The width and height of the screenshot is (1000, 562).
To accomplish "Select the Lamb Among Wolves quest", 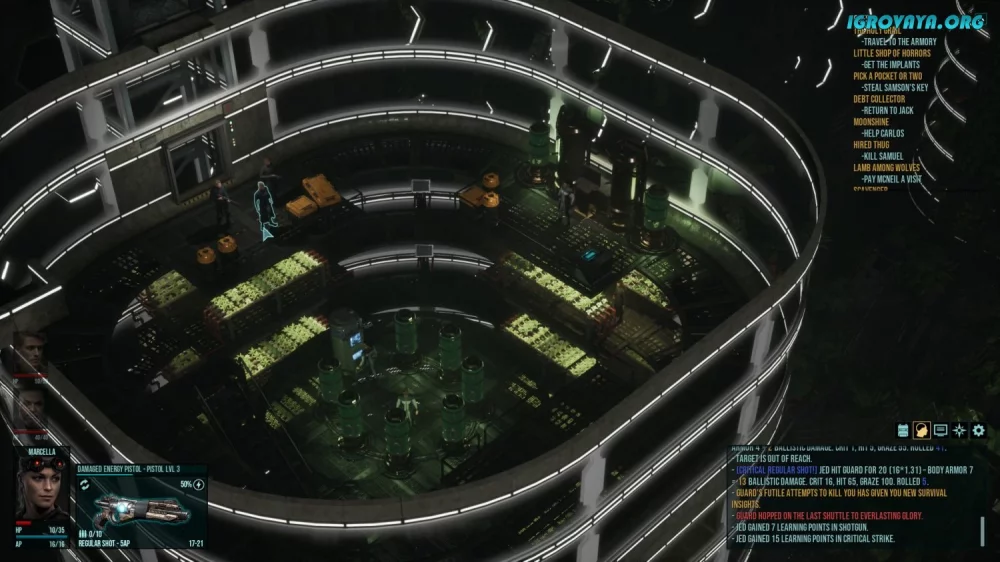I will tap(887, 168).
